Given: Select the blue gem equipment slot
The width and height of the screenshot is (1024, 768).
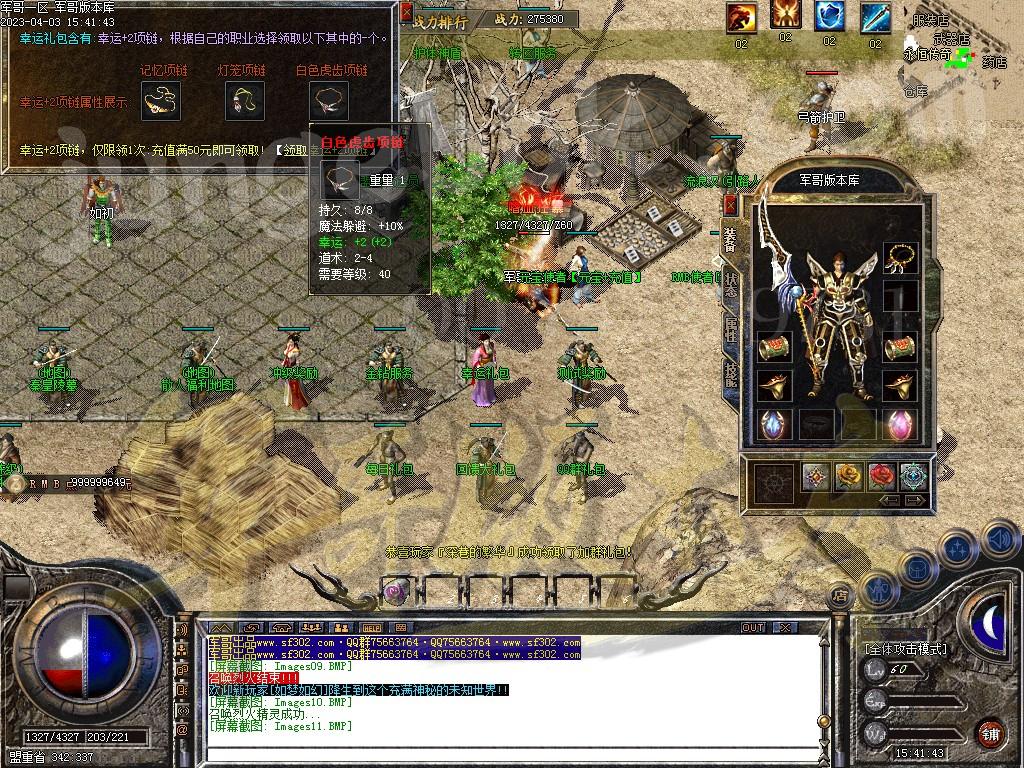Looking at the screenshot, I should (x=772, y=423).
